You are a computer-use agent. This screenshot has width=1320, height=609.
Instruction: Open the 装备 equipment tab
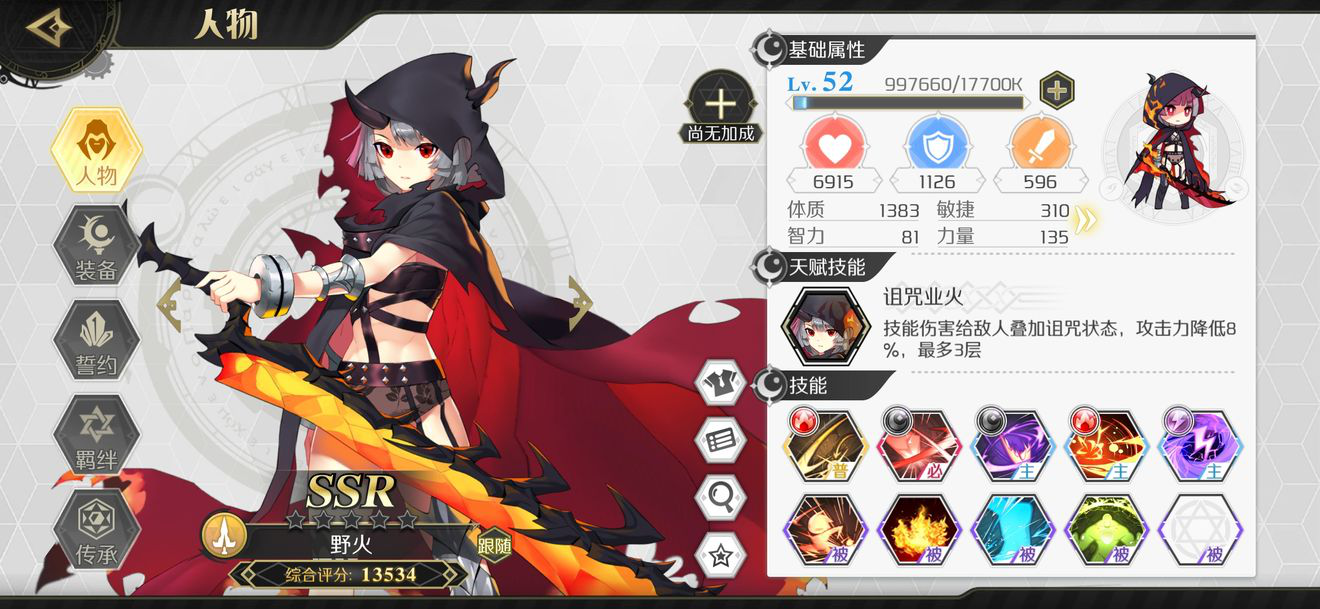coord(97,245)
